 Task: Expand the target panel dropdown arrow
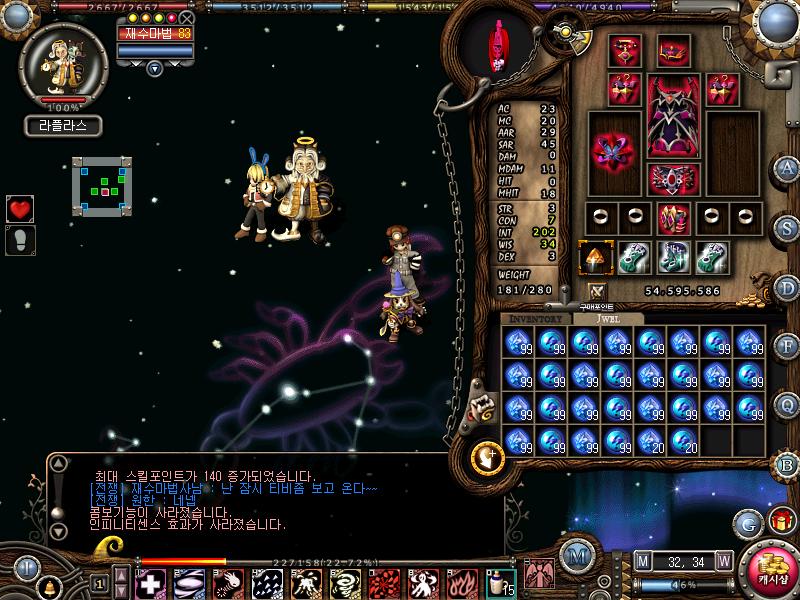[154, 69]
